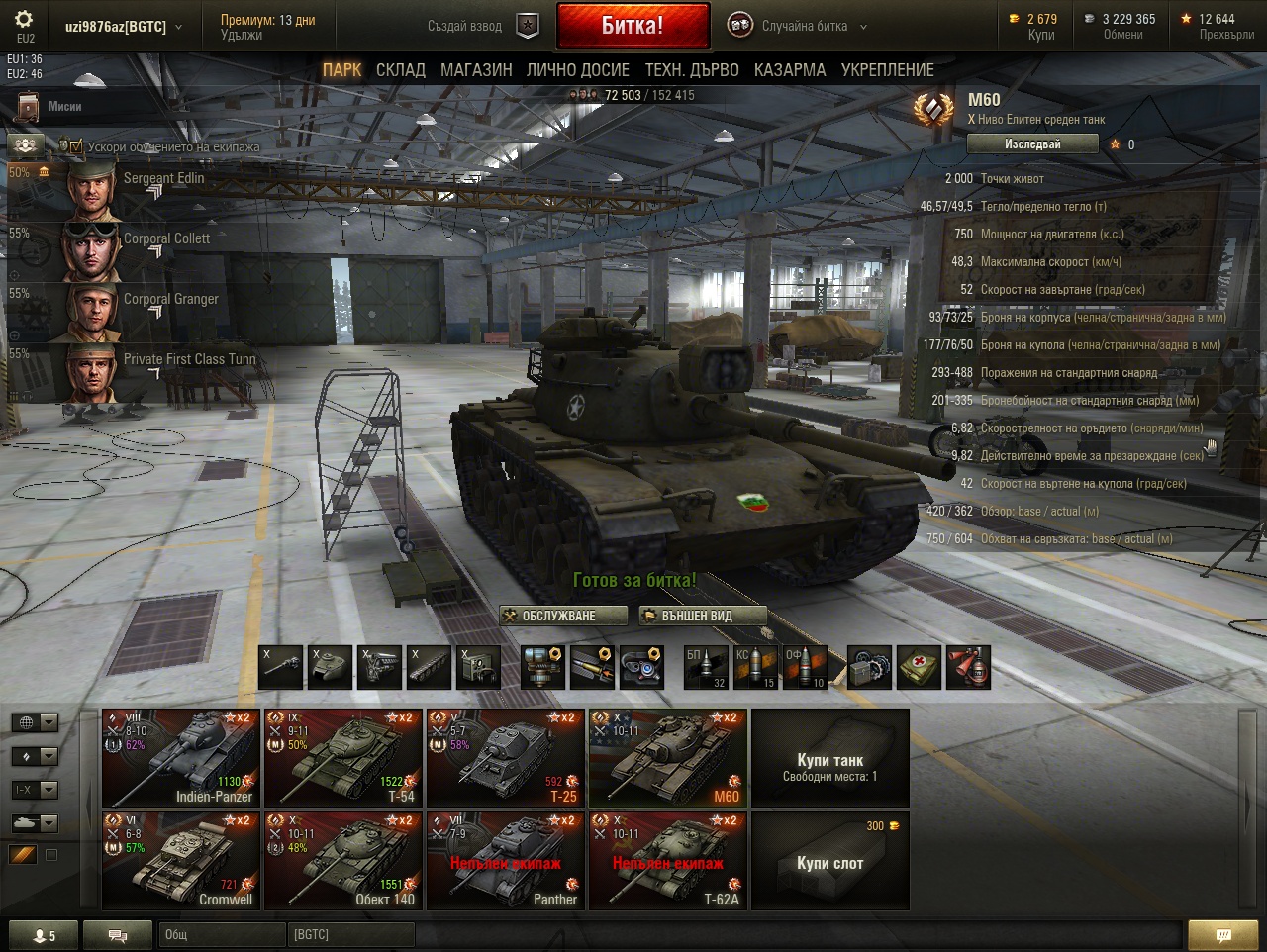Image resolution: width=1267 pixels, height=952 pixels.
Task: Go to ЛИЧНО ДОСИЕ tab
Action: pyautogui.click(x=577, y=70)
